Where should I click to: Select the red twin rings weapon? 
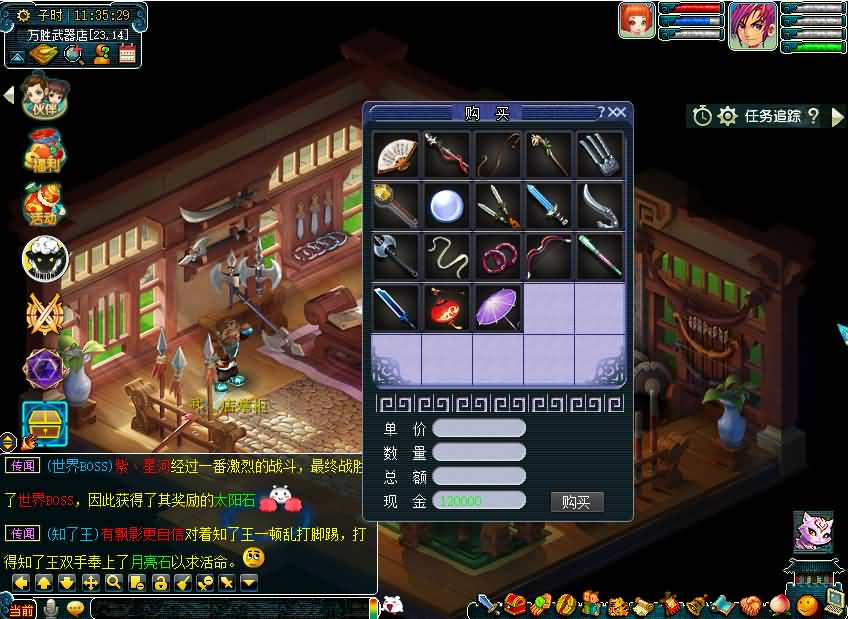pyautogui.click(x=497, y=256)
